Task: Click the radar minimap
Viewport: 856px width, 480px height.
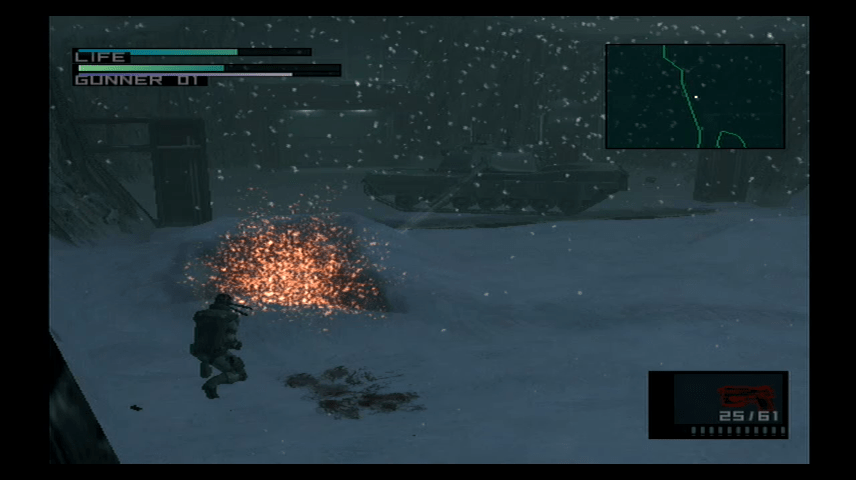Action: click(694, 96)
